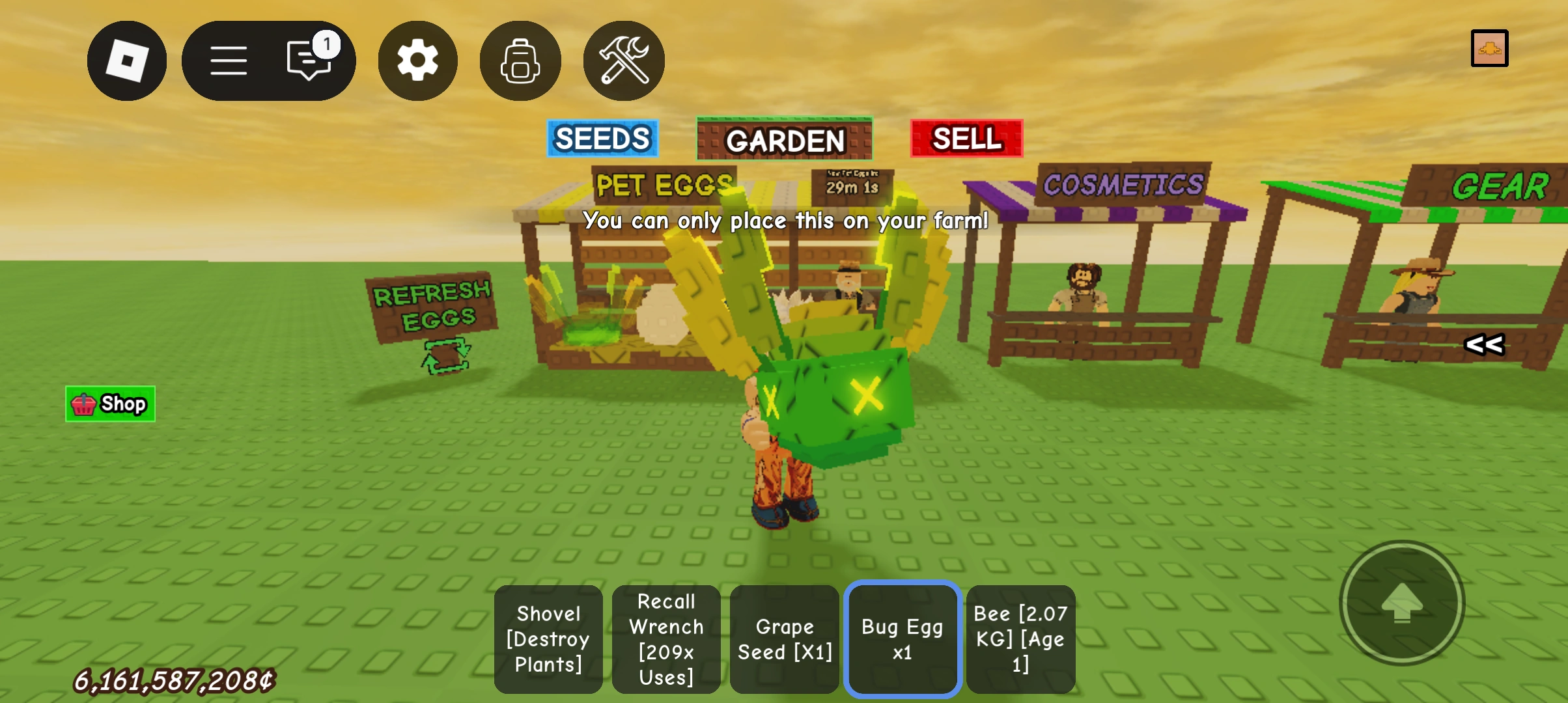Image resolution: width=1568 pixels, height=703 pixels.
Task: Open the crafting hammer and wrench icon
Action: [x=623, y=60]
